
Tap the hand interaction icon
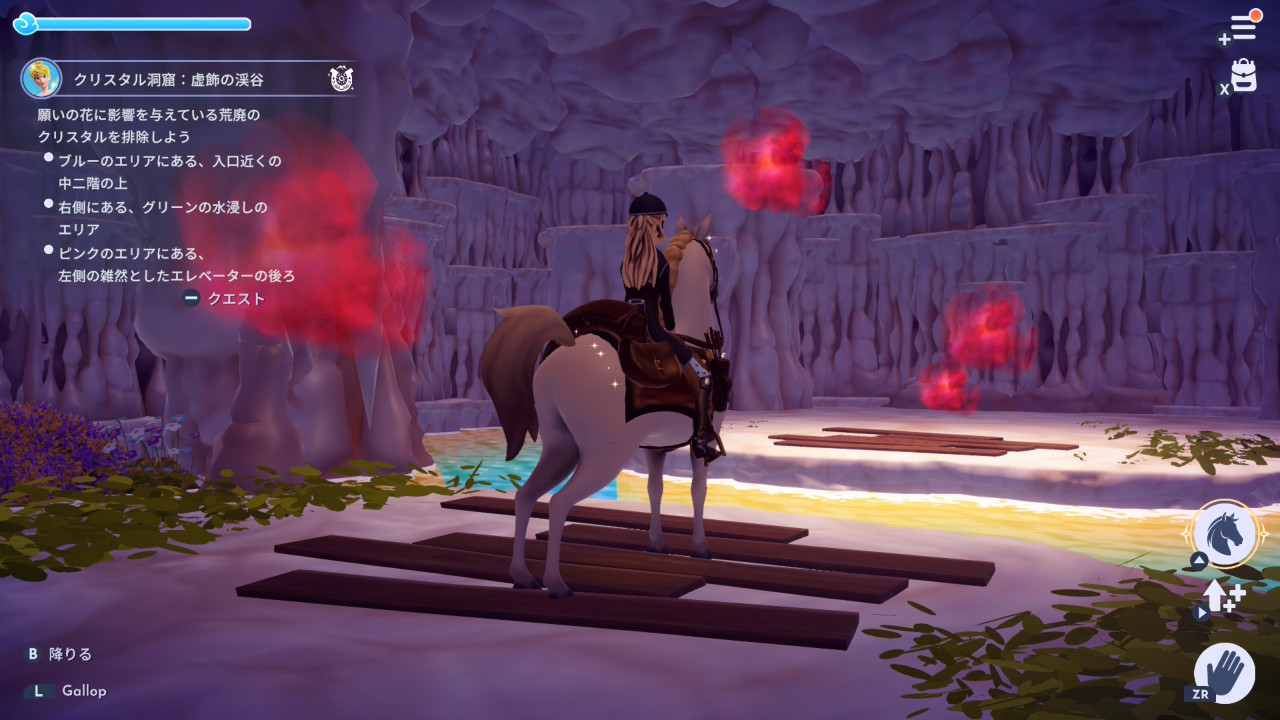coord(1224,672)
